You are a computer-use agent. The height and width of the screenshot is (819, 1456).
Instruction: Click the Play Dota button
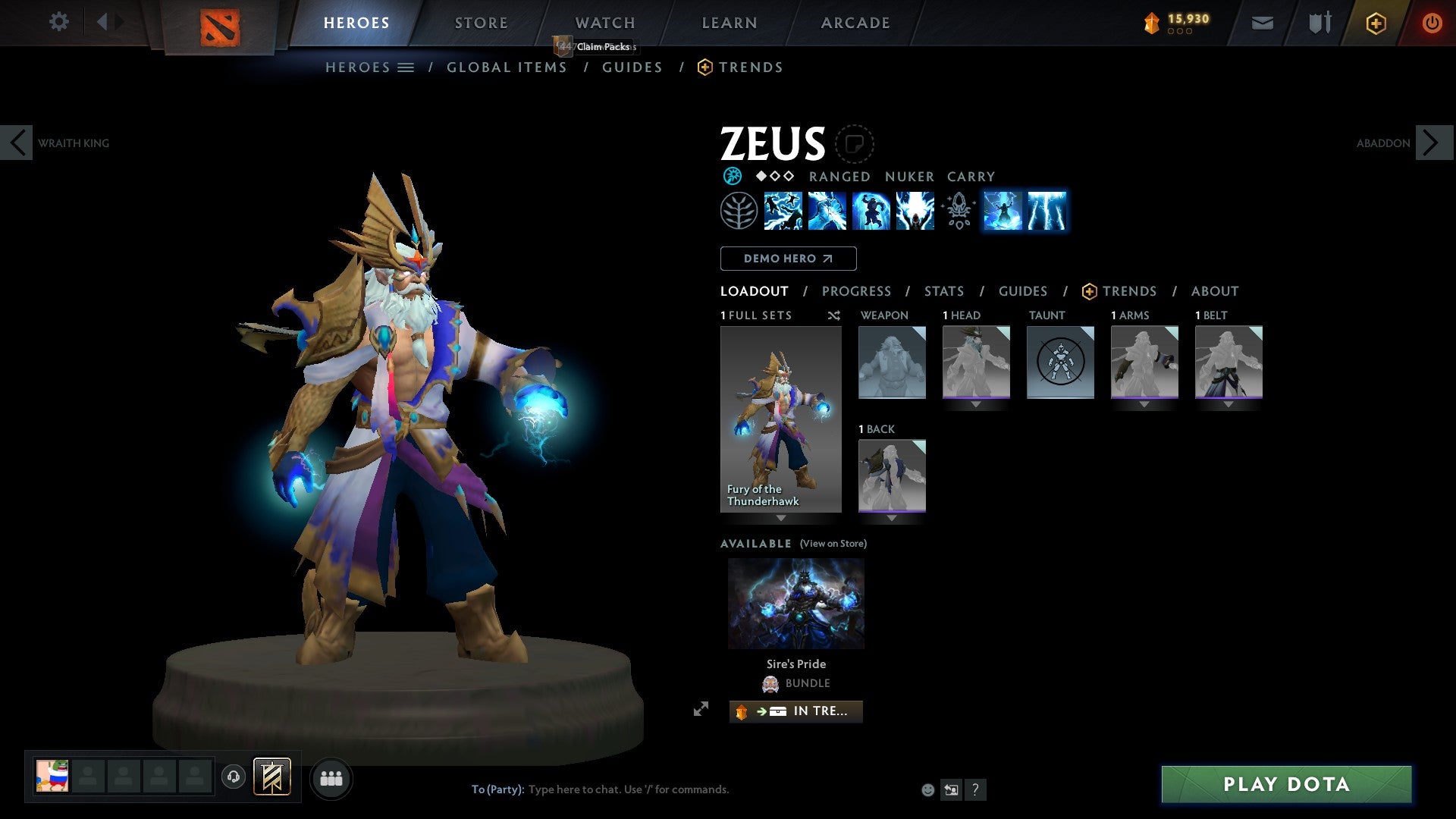(x=1286, y=784)
